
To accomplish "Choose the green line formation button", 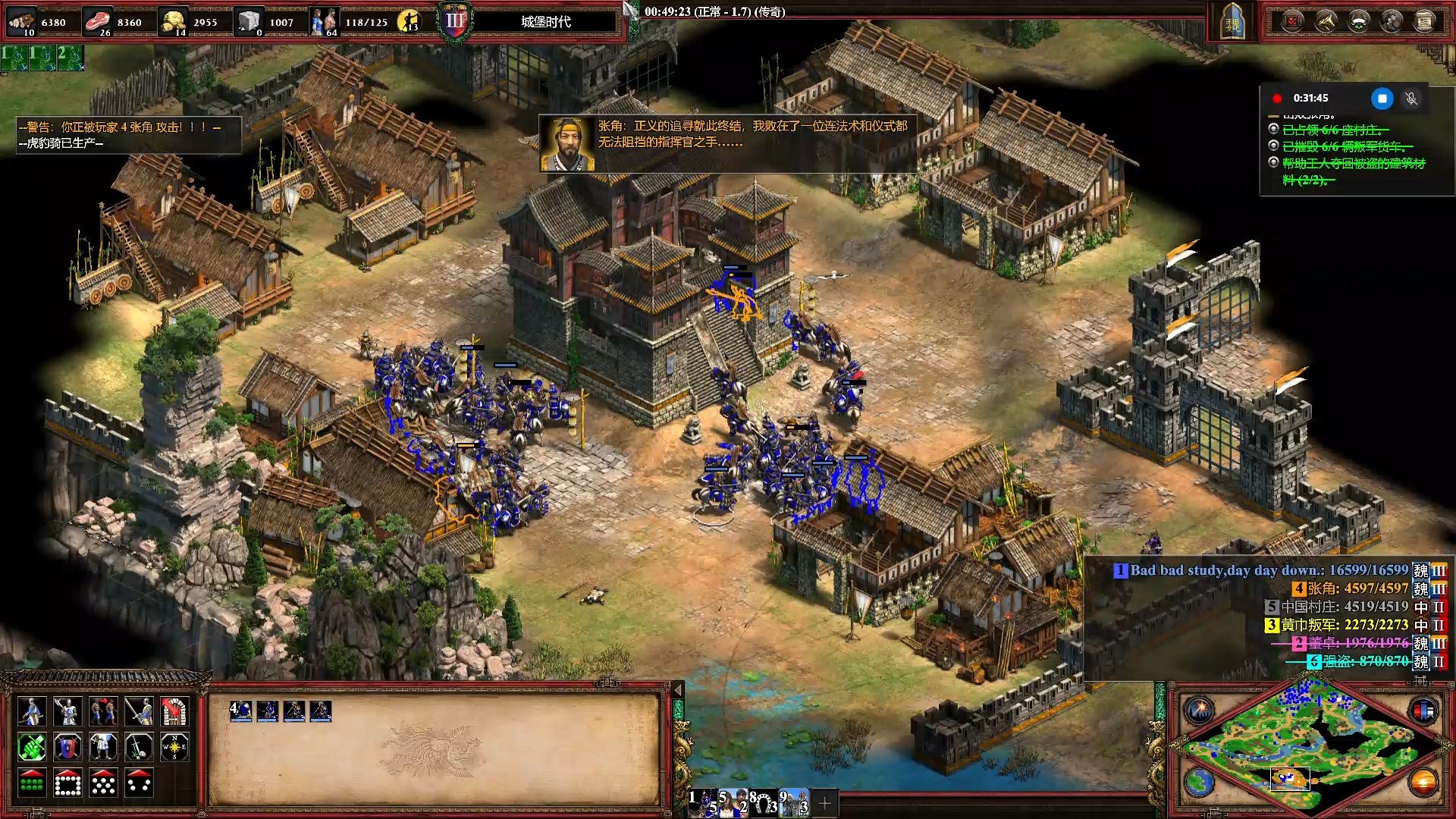I will point(31,783).
